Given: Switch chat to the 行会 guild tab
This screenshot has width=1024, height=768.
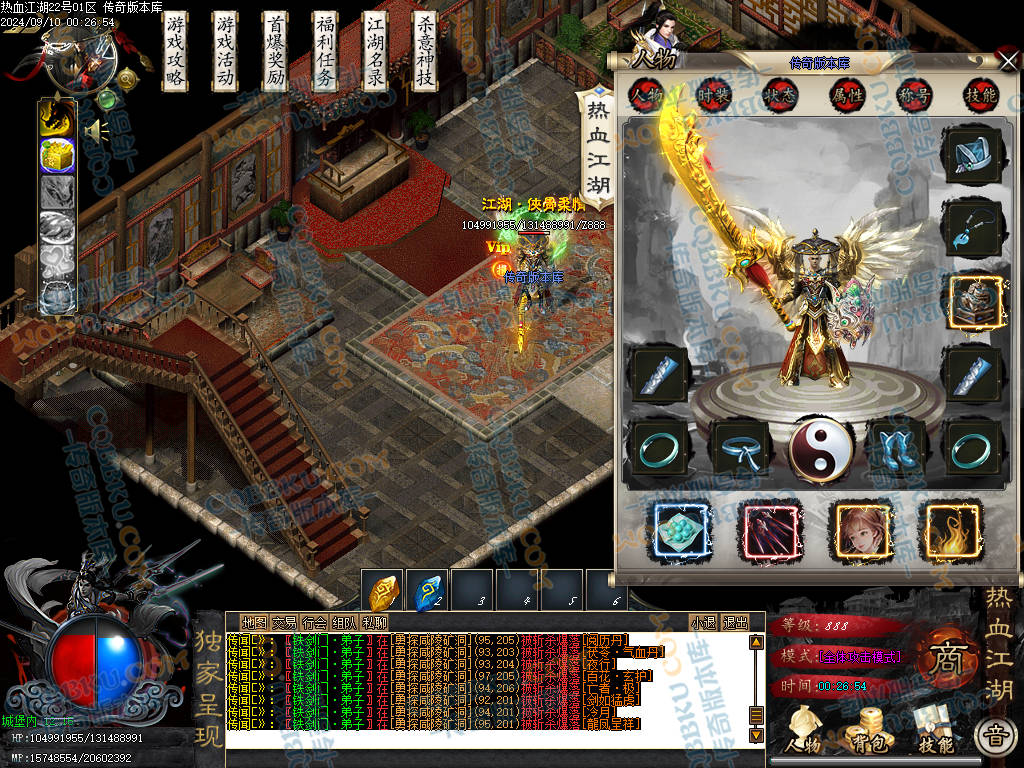Looking at the screenshot, I should [315, 622].
